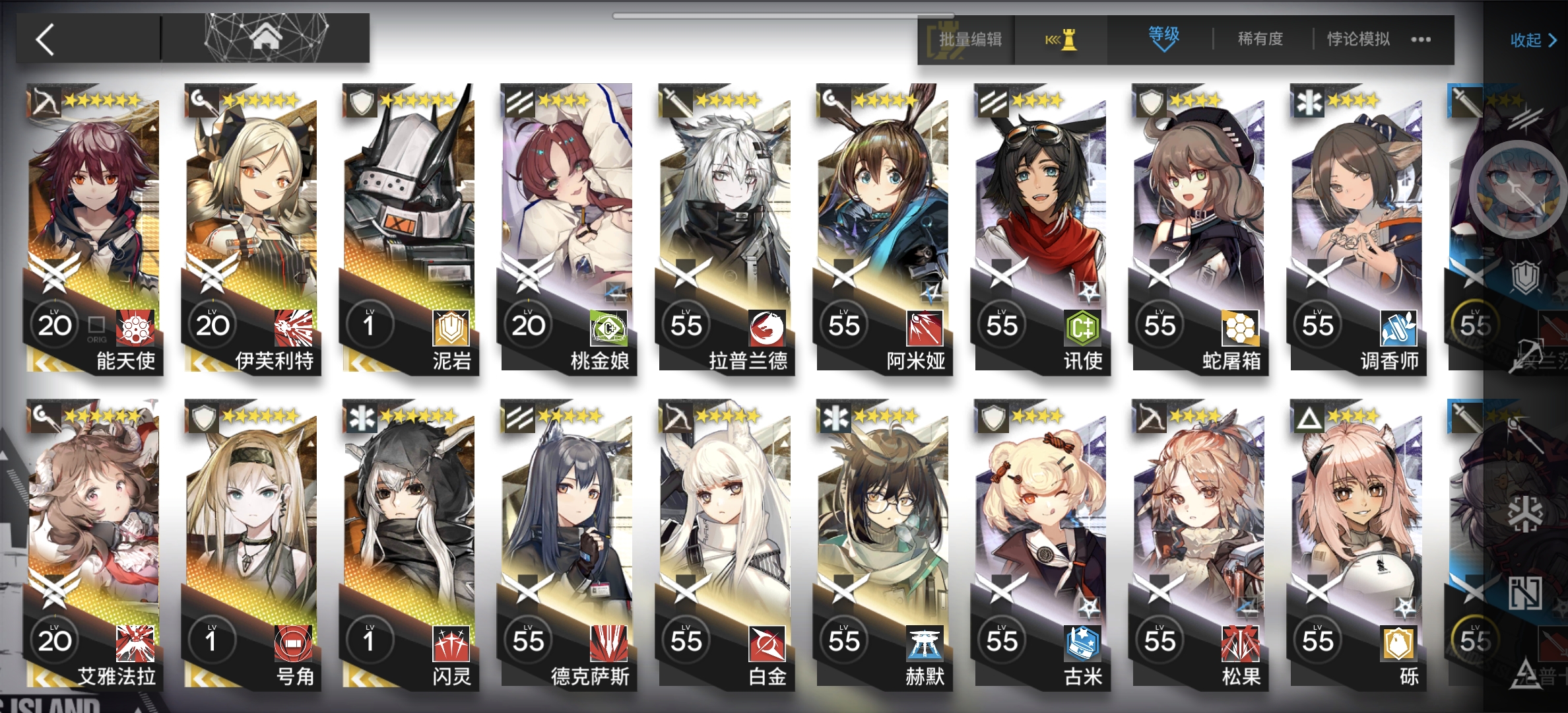Select the operator card 伊芙利特
The image size is (1568, 713).
coord(251,224)
